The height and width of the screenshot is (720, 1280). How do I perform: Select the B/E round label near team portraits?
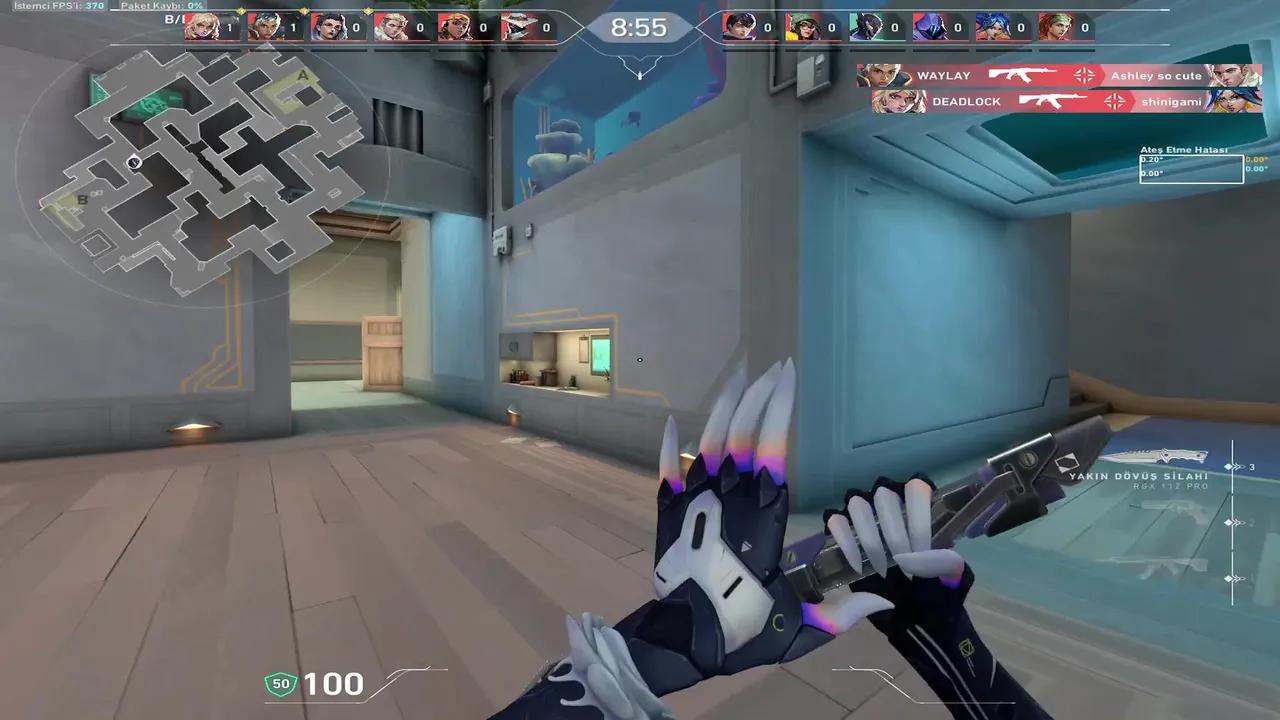pos(172,20)
